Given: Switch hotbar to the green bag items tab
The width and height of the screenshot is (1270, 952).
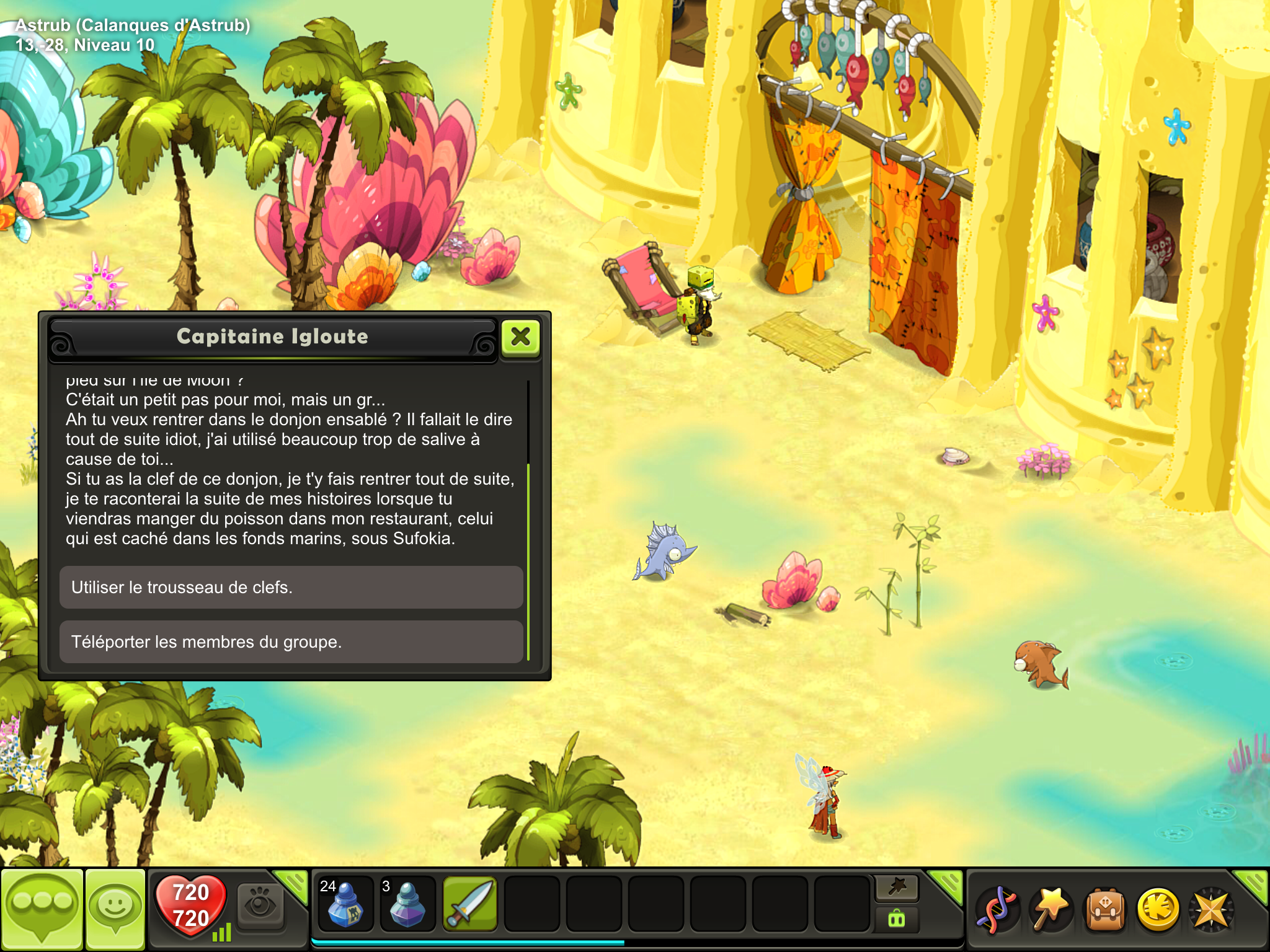Looking at the screenshot, I should pos(897,918).
